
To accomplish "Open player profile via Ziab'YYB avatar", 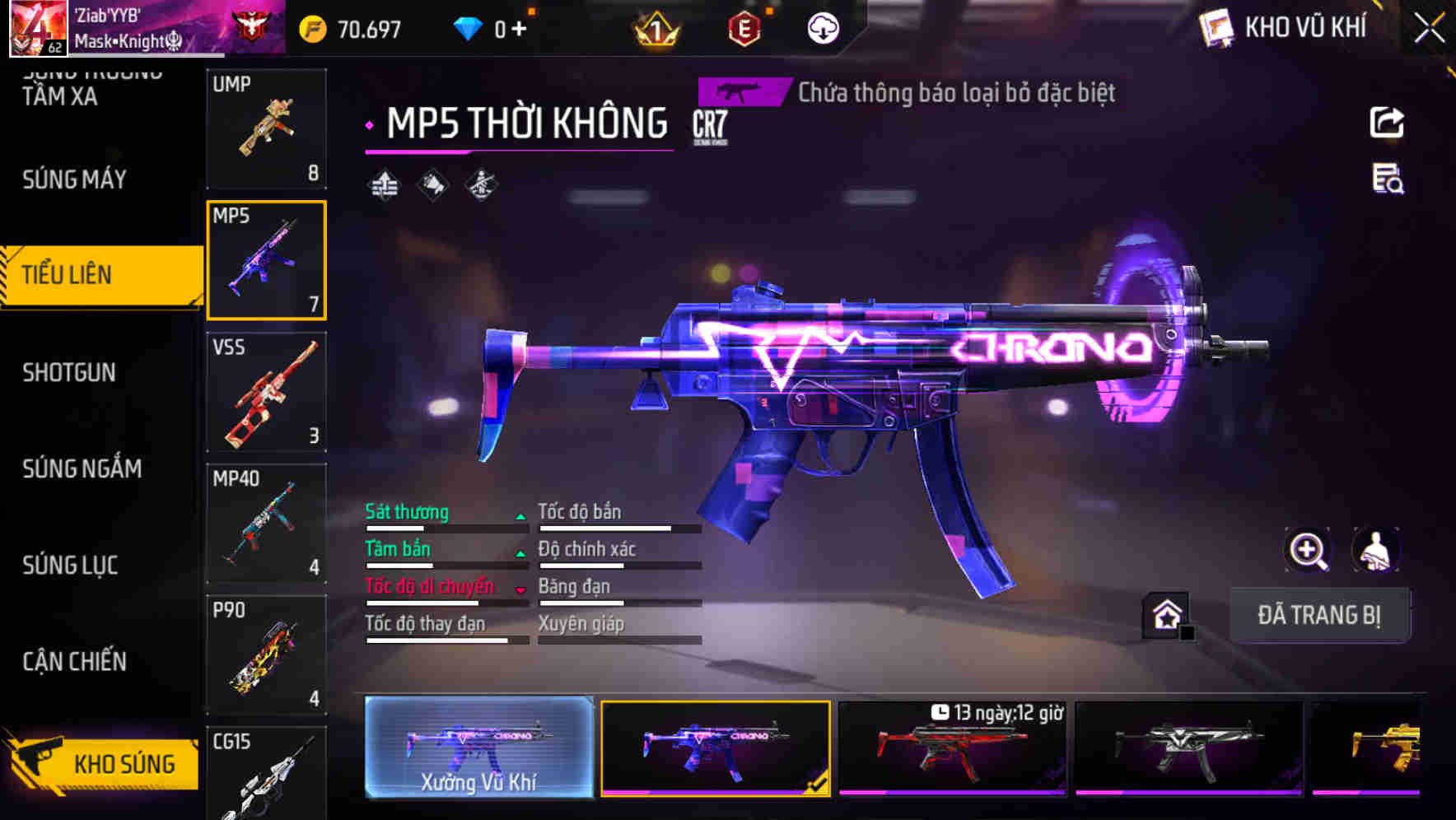I will click(38, 26).
